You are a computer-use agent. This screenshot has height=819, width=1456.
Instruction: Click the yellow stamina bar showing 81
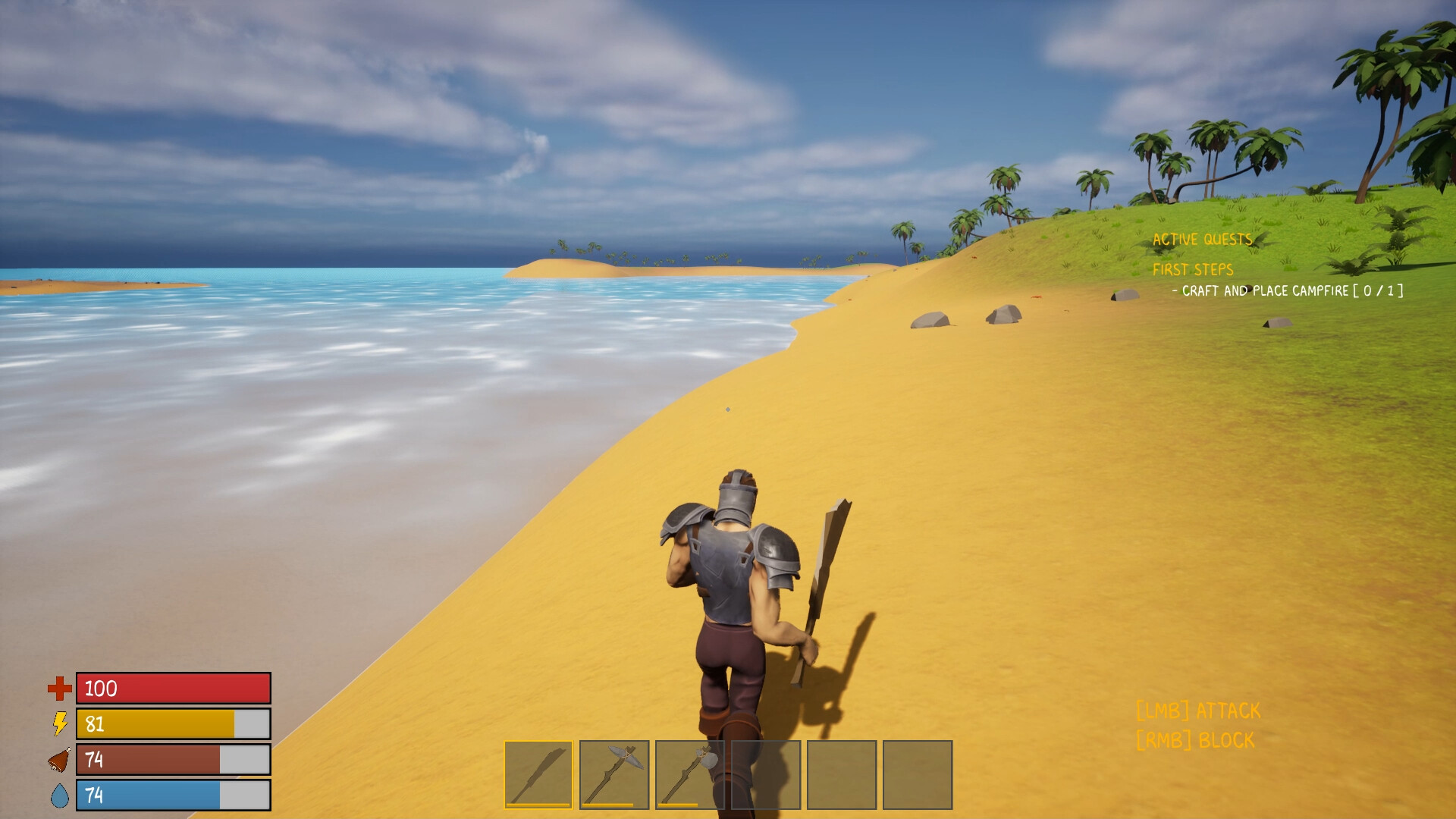coord(172,724)
